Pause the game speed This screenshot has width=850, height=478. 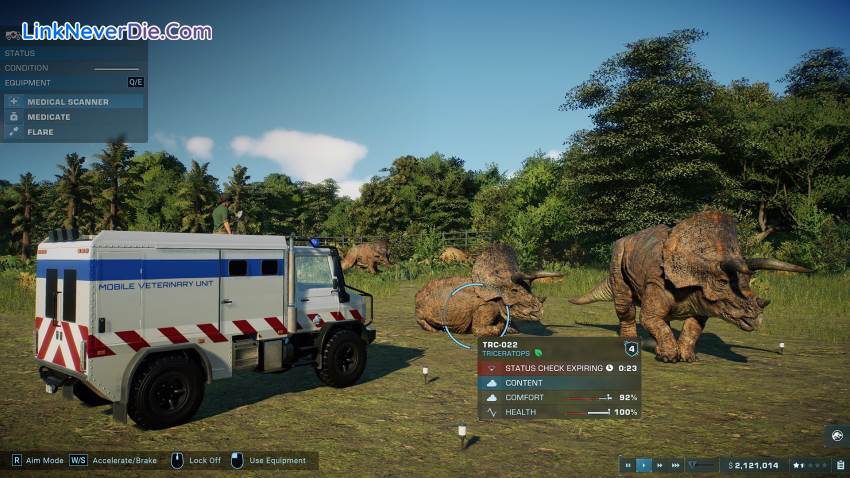click(x=628, y=465)
